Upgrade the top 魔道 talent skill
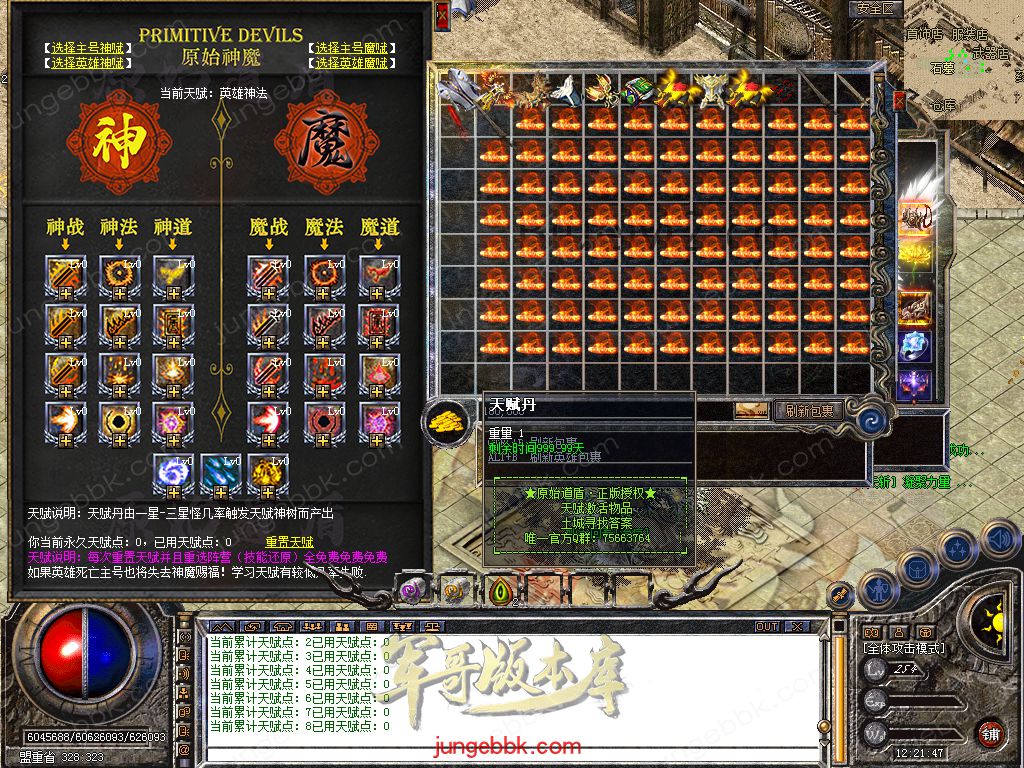The image size is (1024, 768). [x=376, y=276]
